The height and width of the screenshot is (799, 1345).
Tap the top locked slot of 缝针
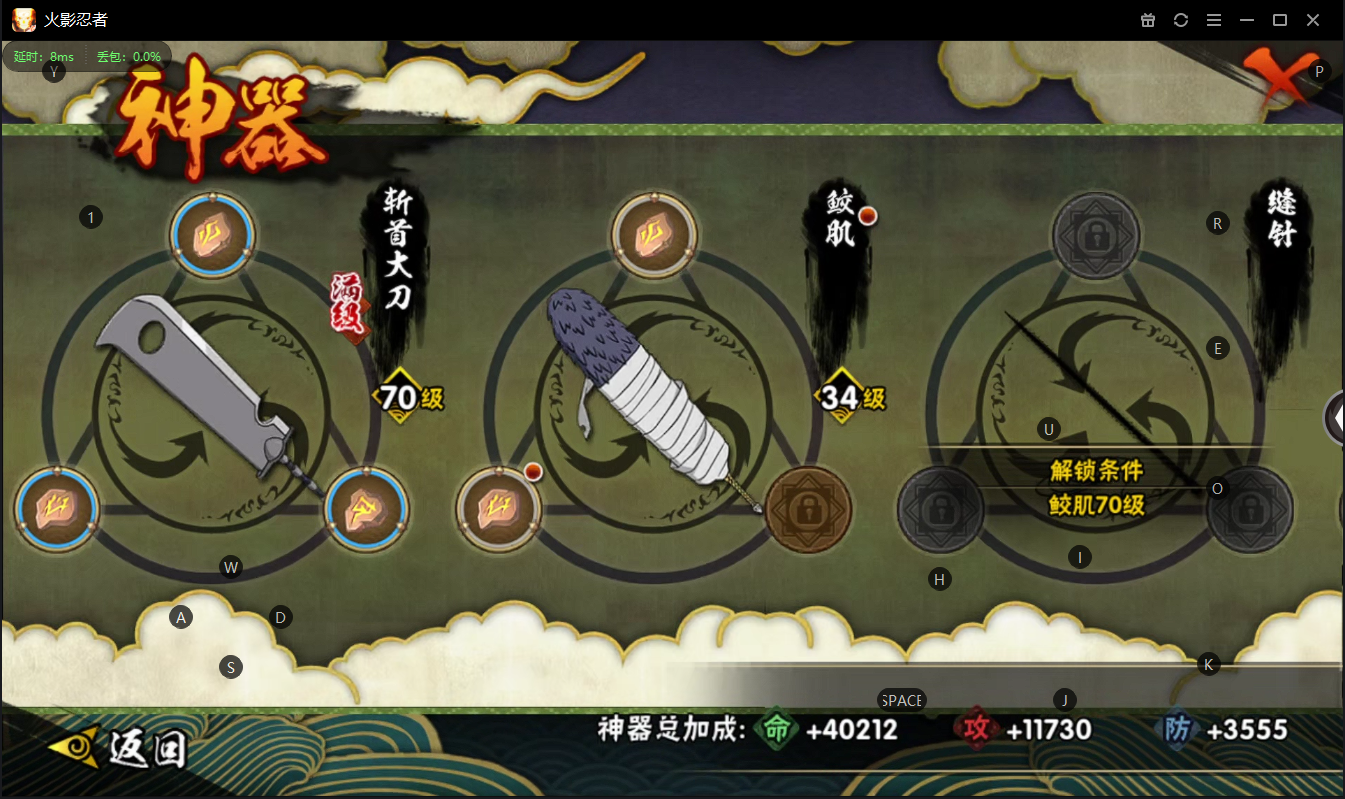(x=1096, y=237)
